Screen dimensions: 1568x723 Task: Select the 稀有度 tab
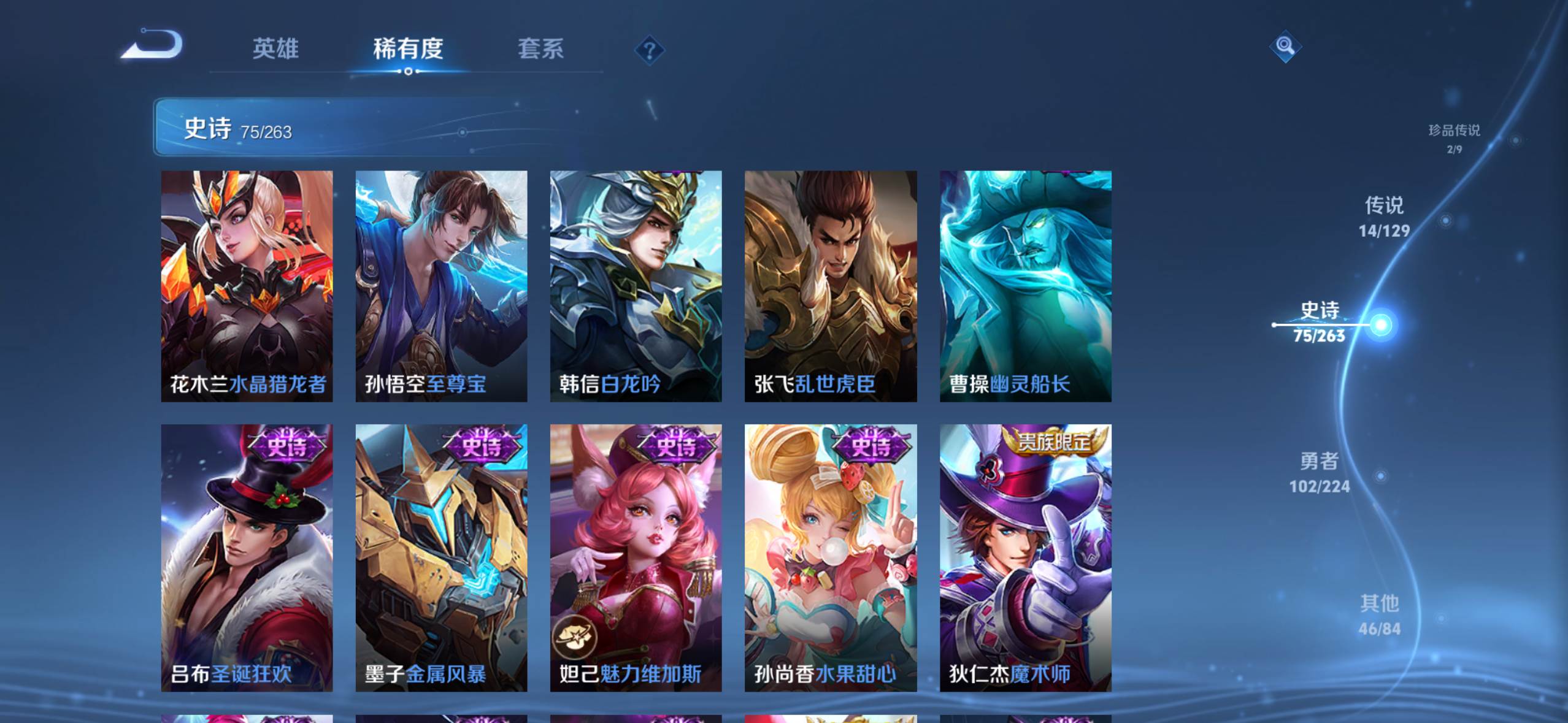click(x=408, y=49)
